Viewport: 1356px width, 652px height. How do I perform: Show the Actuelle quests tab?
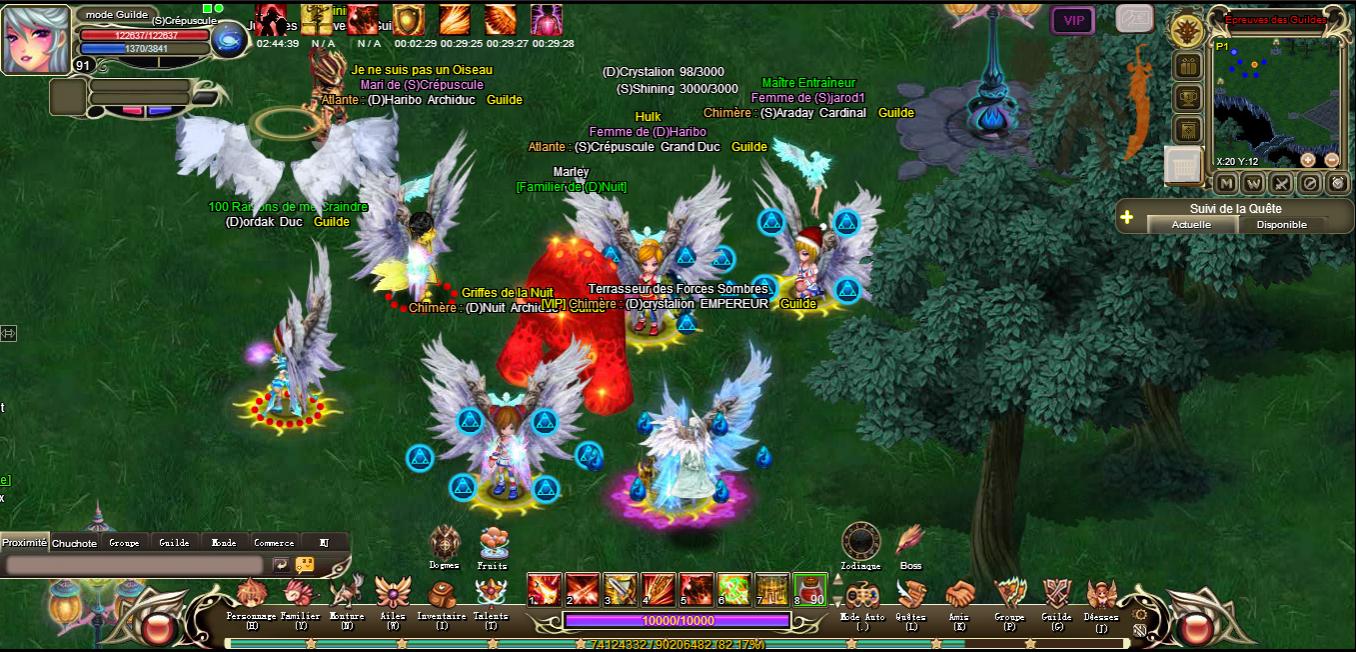point(1191,225)
